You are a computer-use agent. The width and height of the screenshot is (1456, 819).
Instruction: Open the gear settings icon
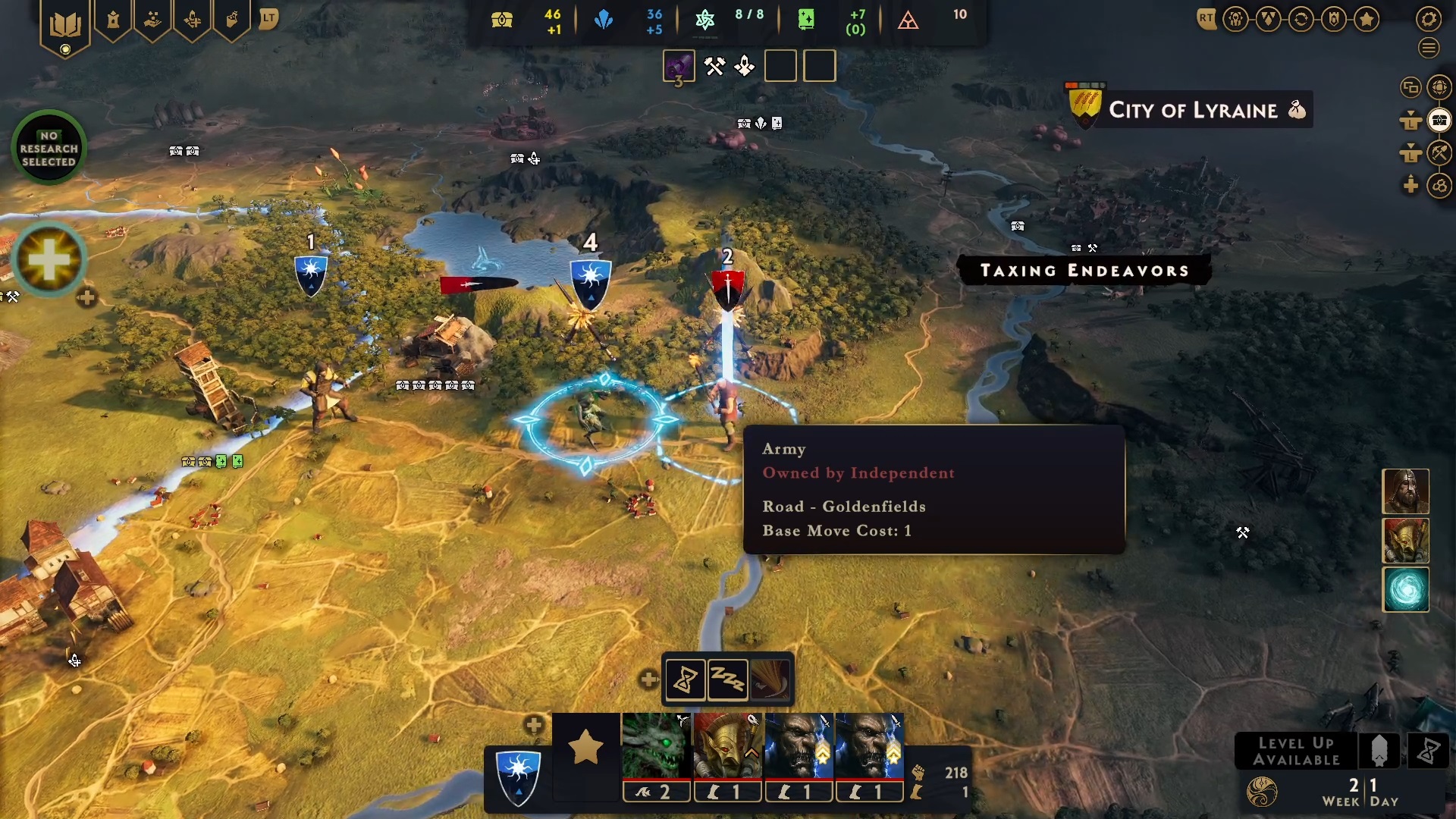[x=1429, y=19]
